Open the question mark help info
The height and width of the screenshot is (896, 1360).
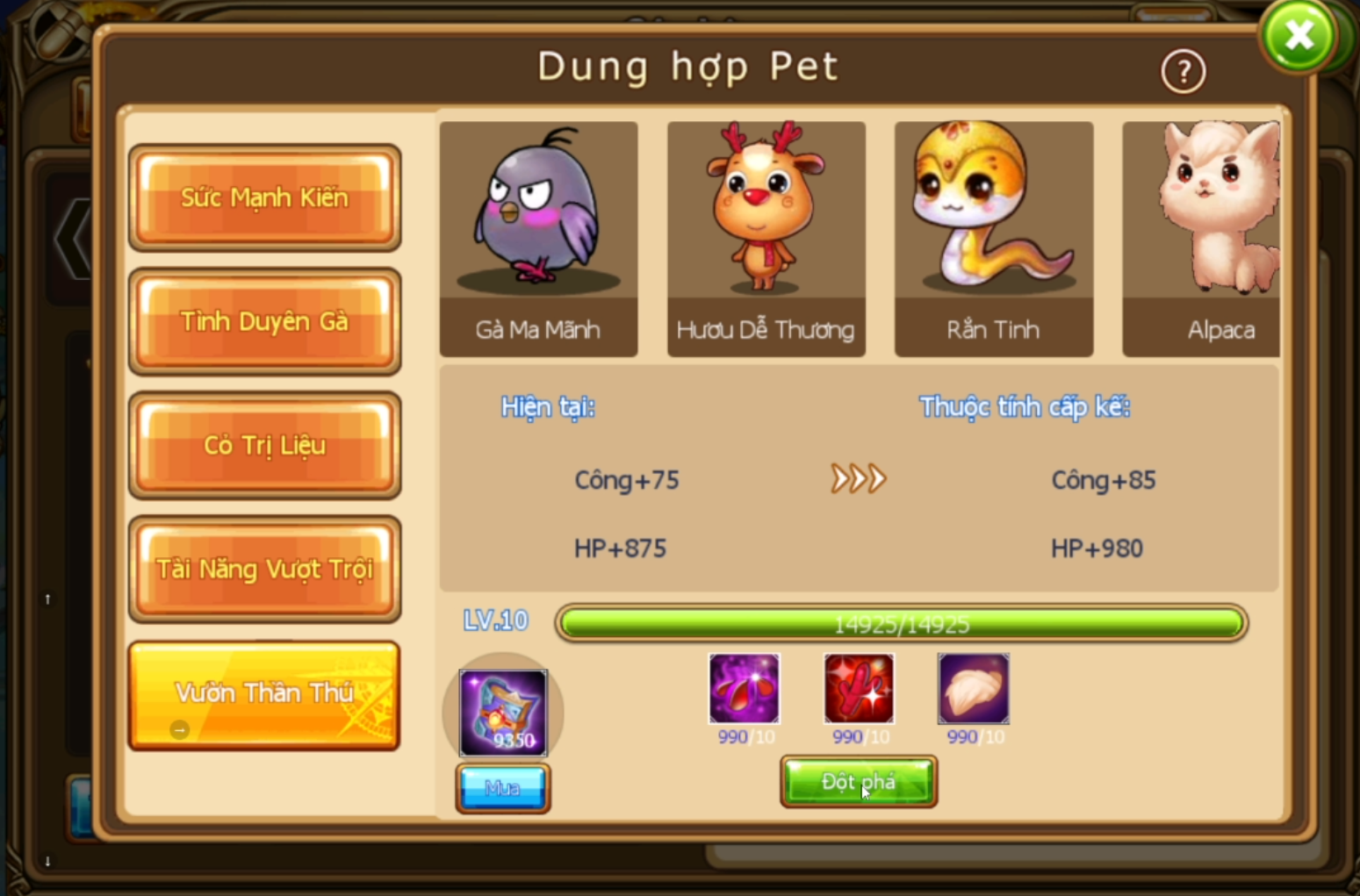coord(1183,72)
